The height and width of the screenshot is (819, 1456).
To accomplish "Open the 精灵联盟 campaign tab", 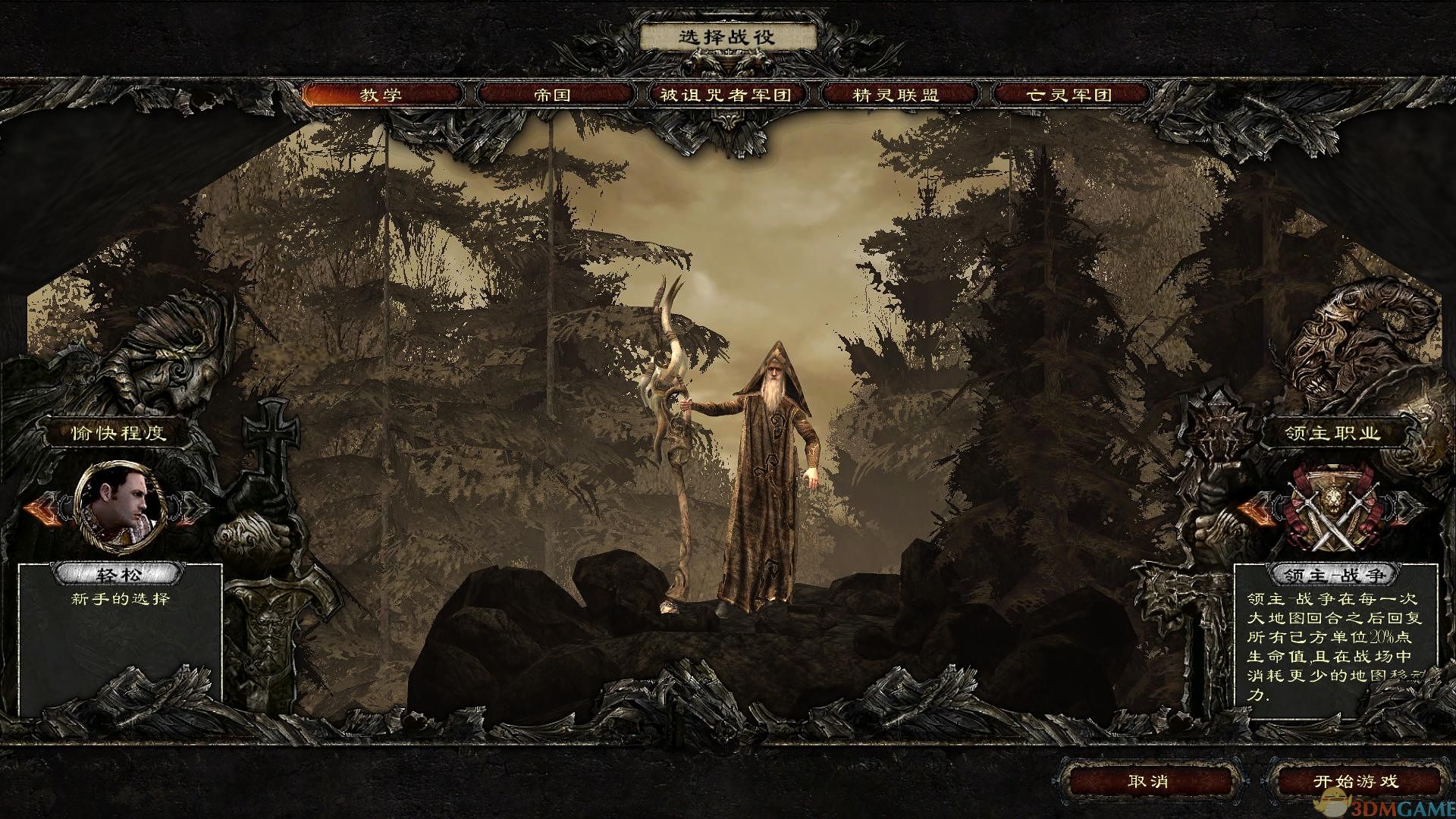I will click(896, 95).
